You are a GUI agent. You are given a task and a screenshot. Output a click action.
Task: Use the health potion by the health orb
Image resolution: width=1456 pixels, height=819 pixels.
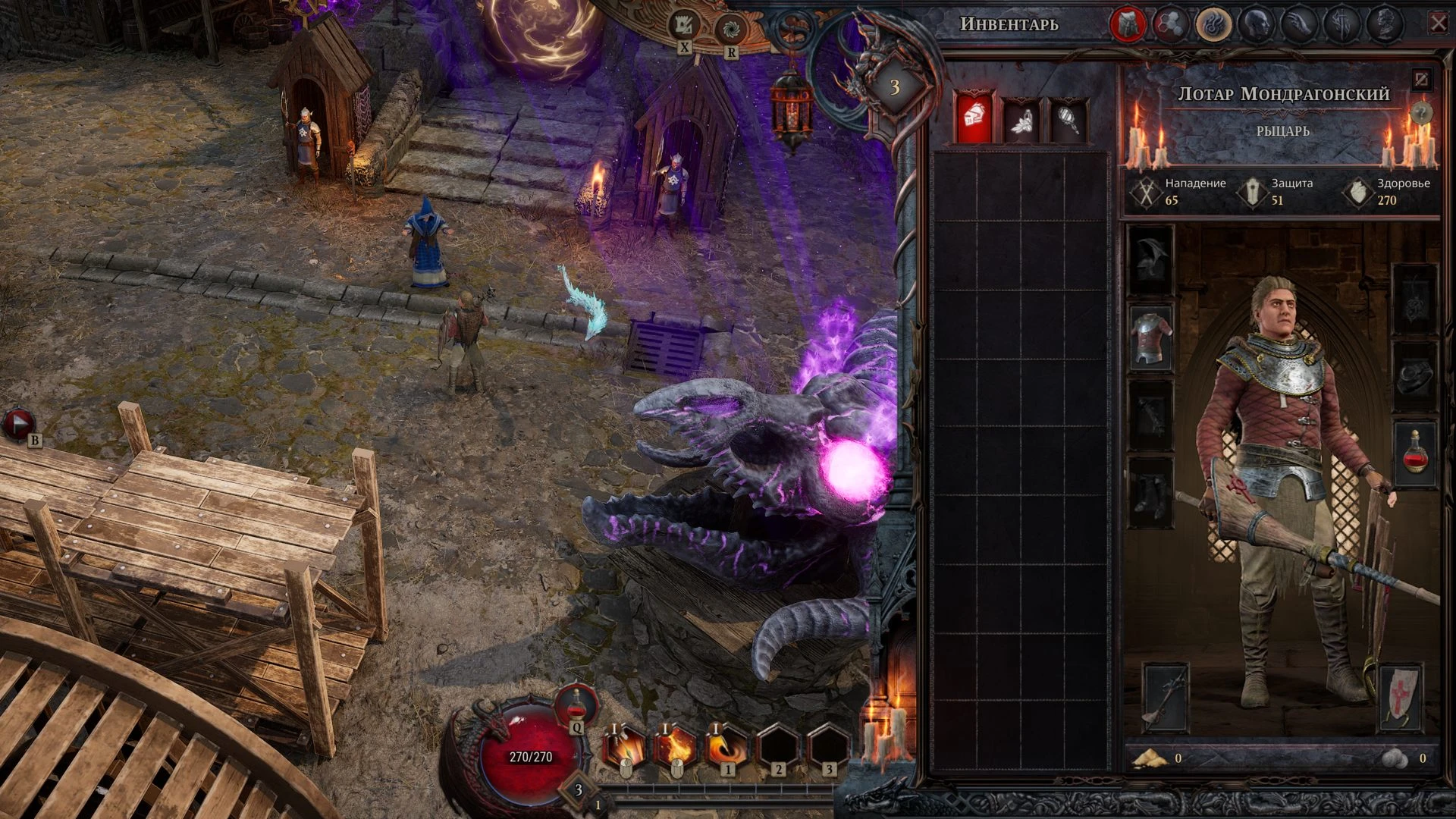pos(576,705)
